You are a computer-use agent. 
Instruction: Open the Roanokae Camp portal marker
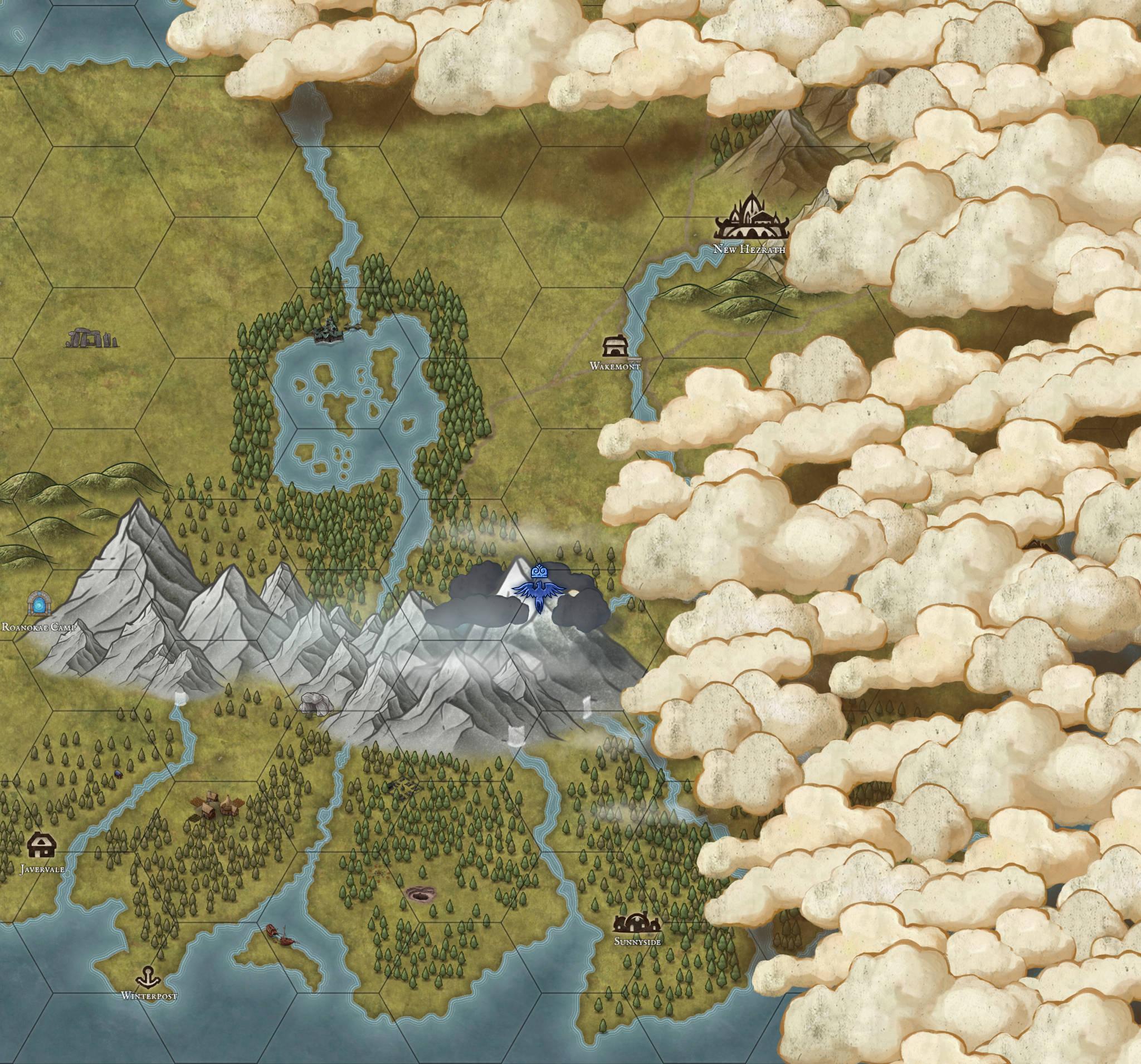(39, 603)
